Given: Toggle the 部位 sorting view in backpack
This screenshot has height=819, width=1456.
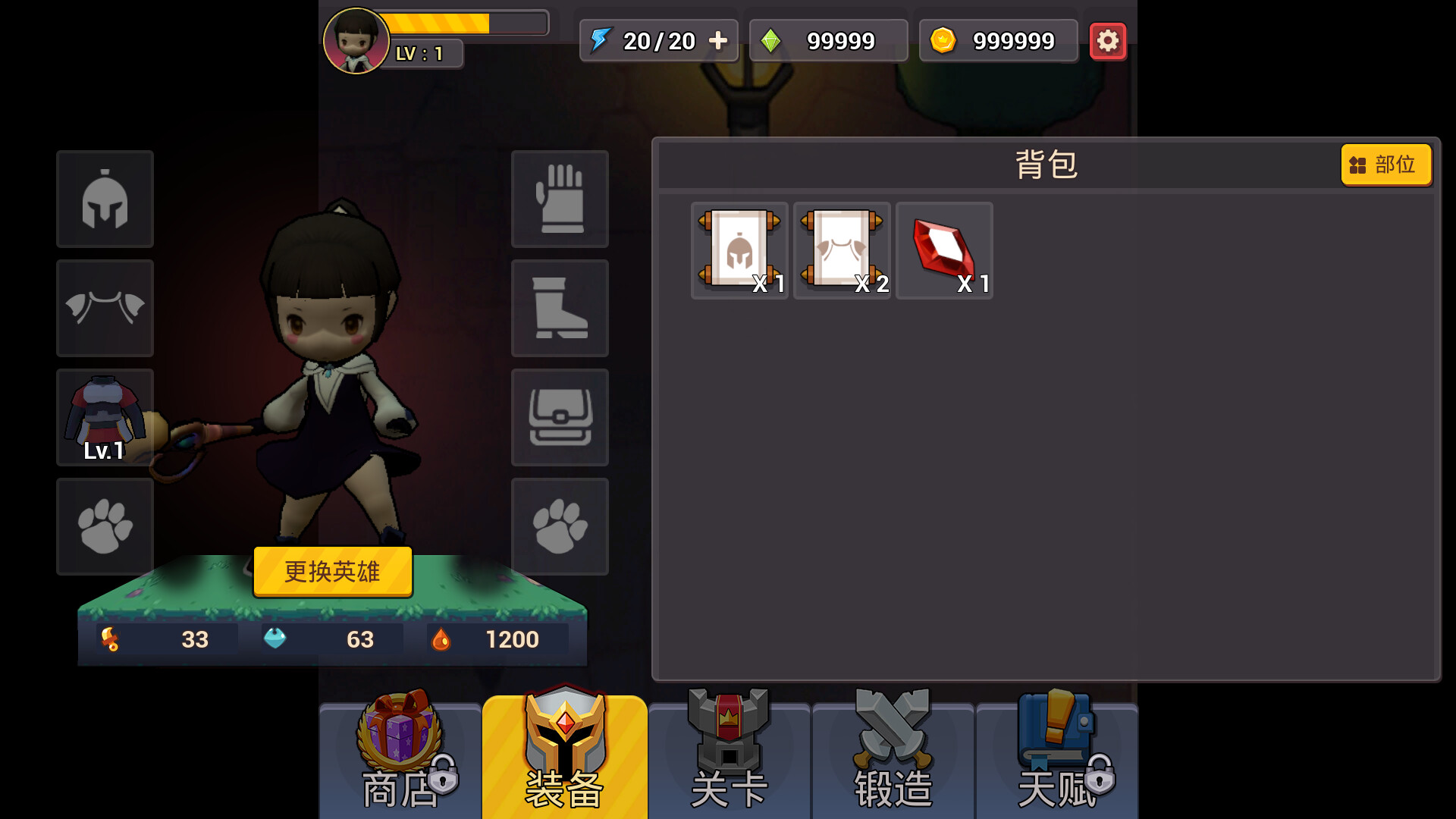Looking at the screenshot, I should 1385,165.
